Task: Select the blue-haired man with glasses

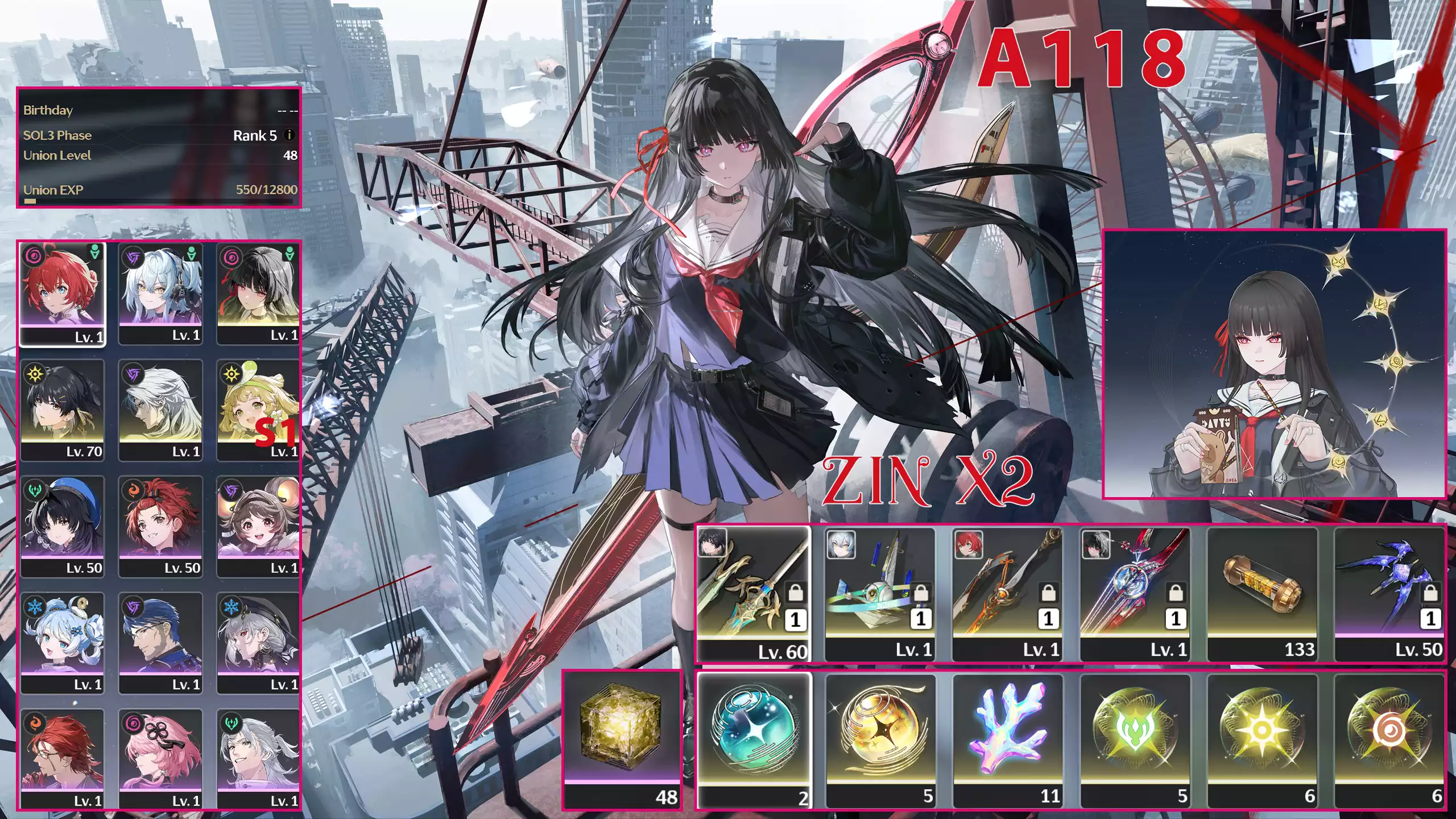Action: click(x=160, y=643)
